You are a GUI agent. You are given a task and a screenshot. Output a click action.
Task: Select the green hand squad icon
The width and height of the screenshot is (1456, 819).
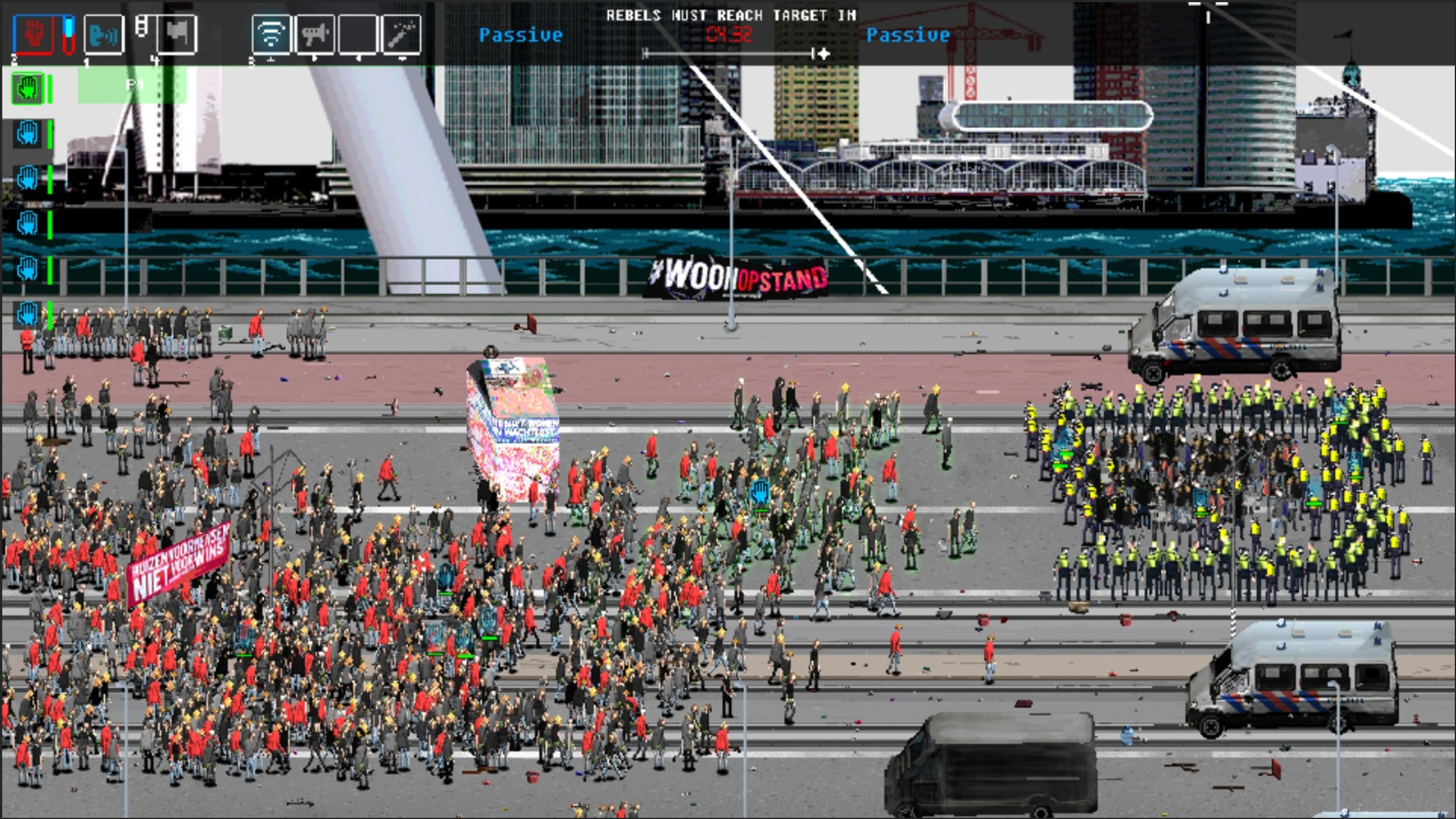28,89
